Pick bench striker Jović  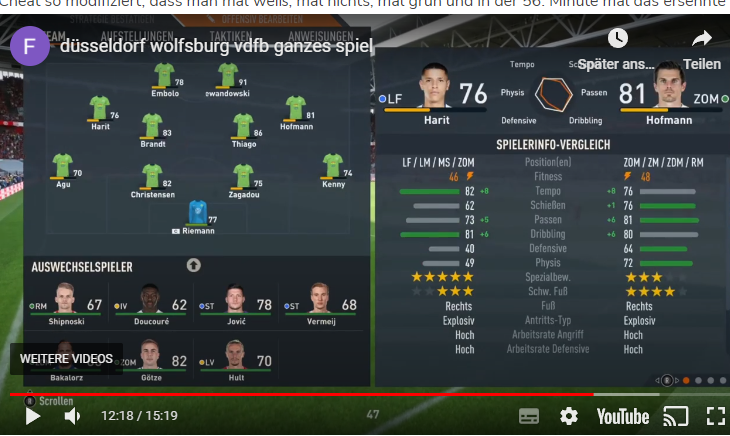[236, 301]
